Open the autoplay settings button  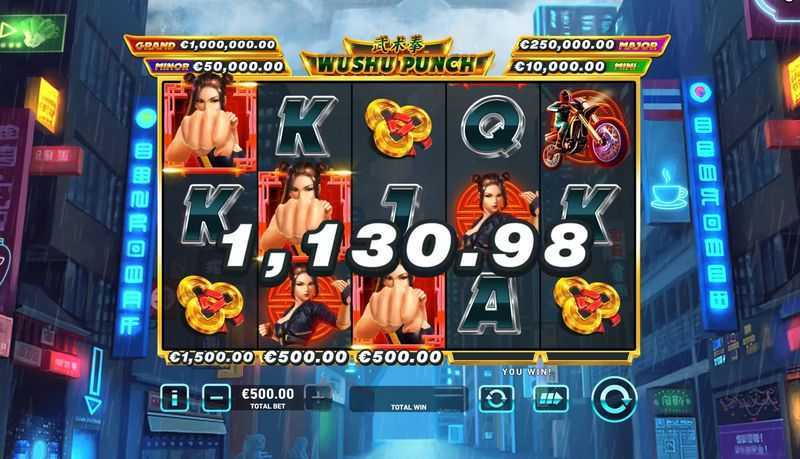496,399
